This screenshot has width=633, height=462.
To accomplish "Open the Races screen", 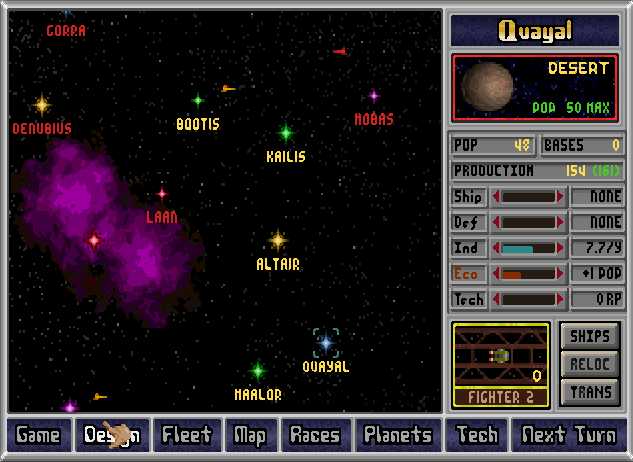I will coord(315,435).
